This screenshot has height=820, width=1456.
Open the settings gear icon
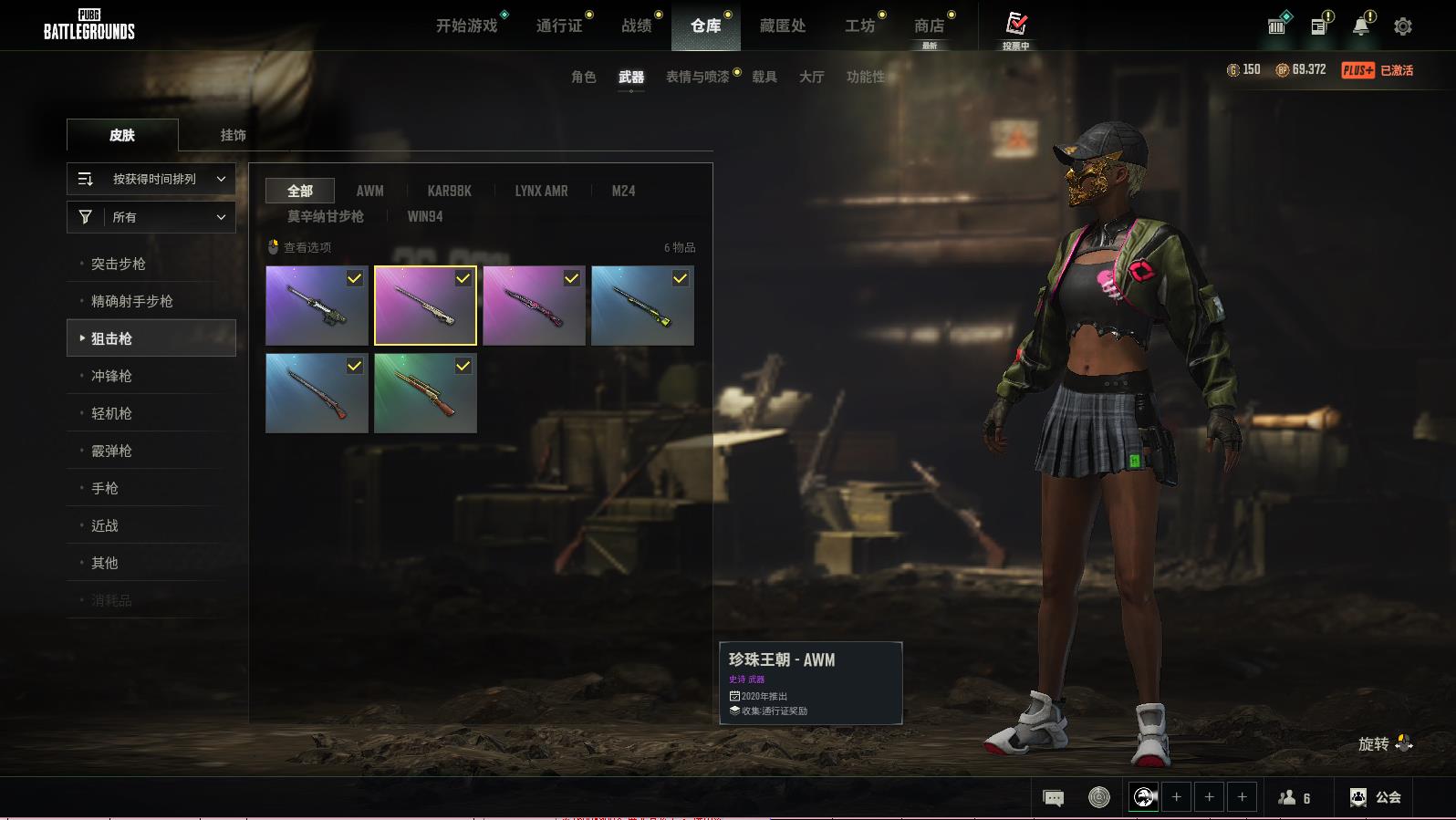point(1403,26)
